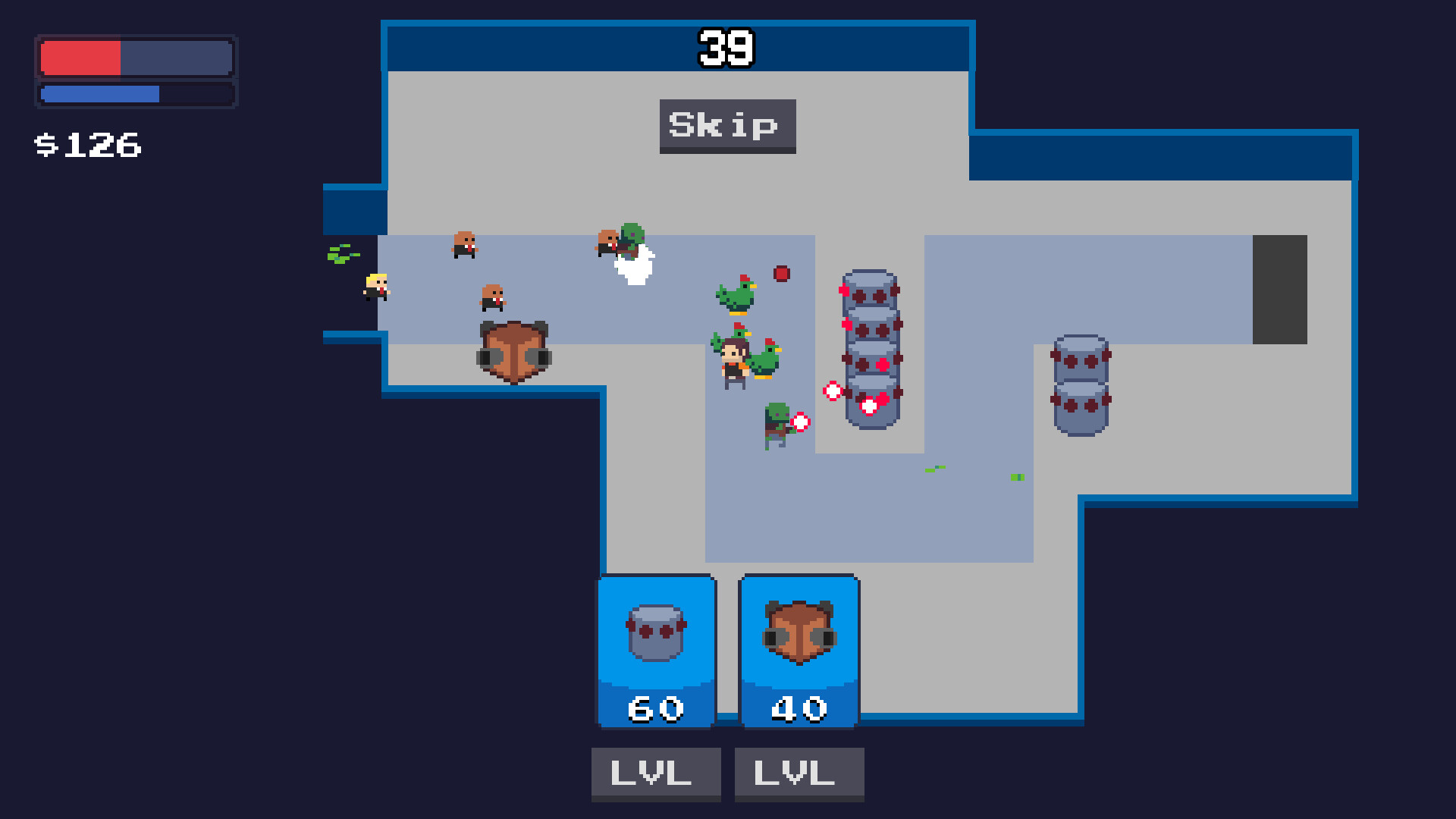Select the bear turret tower card costing 40
This screenshot has width=1456, height=819.
[799, 648]
